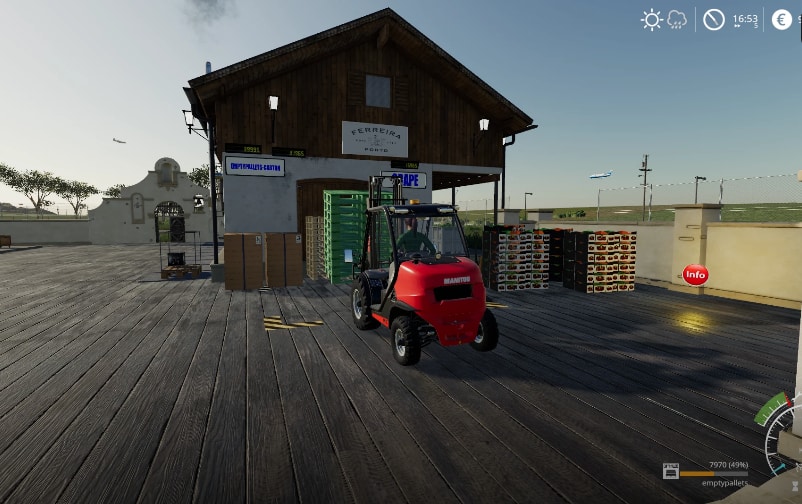Select the emptypallets fill type icon
This screenshot has width=802, height=504.
[670, 471]
